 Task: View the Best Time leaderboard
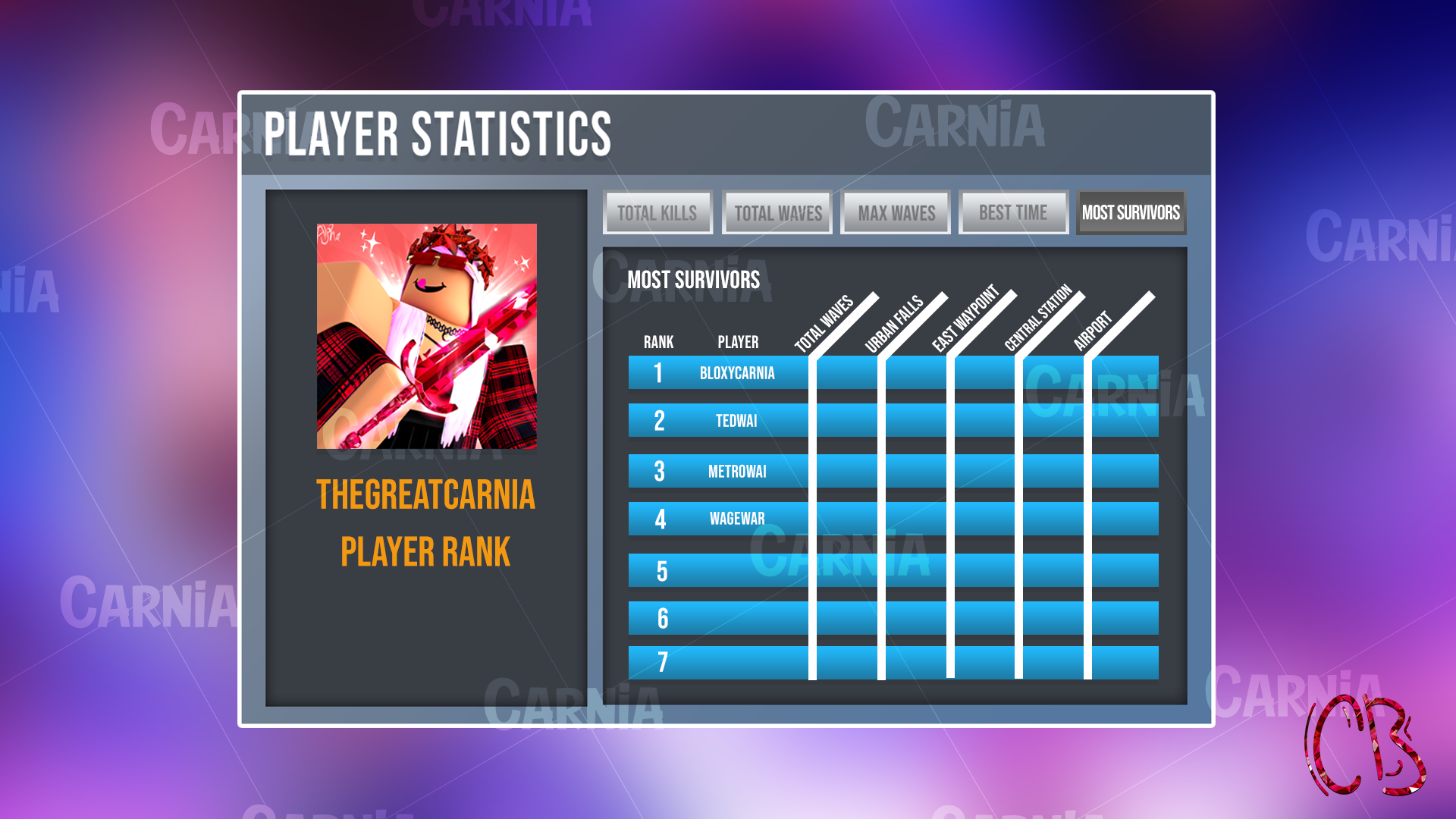tap(1013, 213)
